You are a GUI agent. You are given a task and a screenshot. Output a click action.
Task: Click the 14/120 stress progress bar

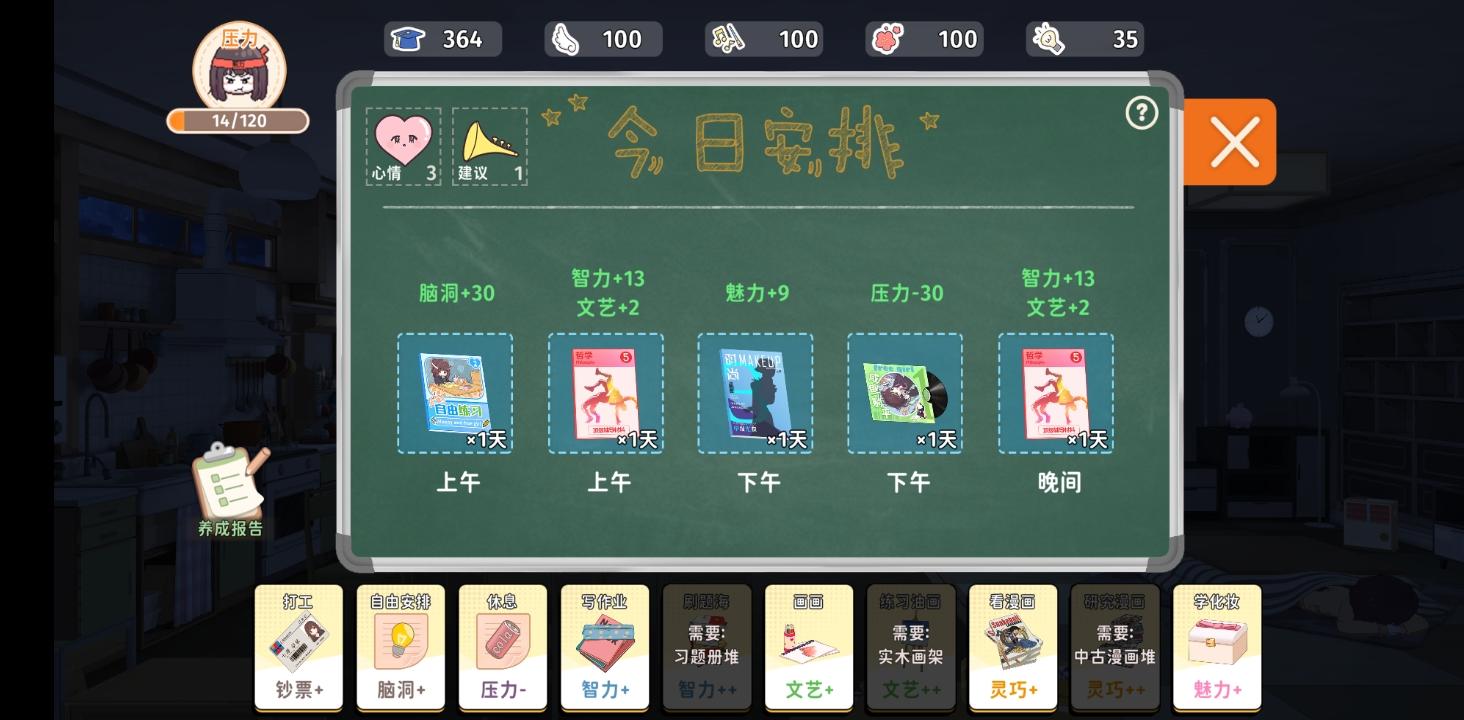236,120
